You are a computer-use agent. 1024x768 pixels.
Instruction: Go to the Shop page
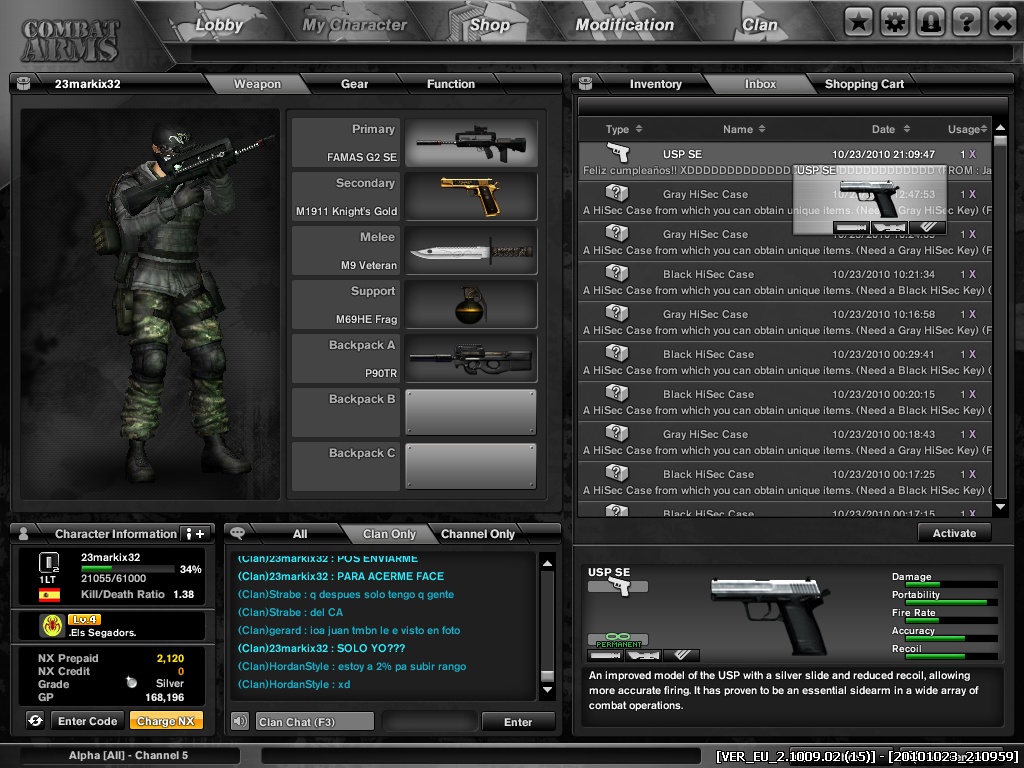pos(490,25)
